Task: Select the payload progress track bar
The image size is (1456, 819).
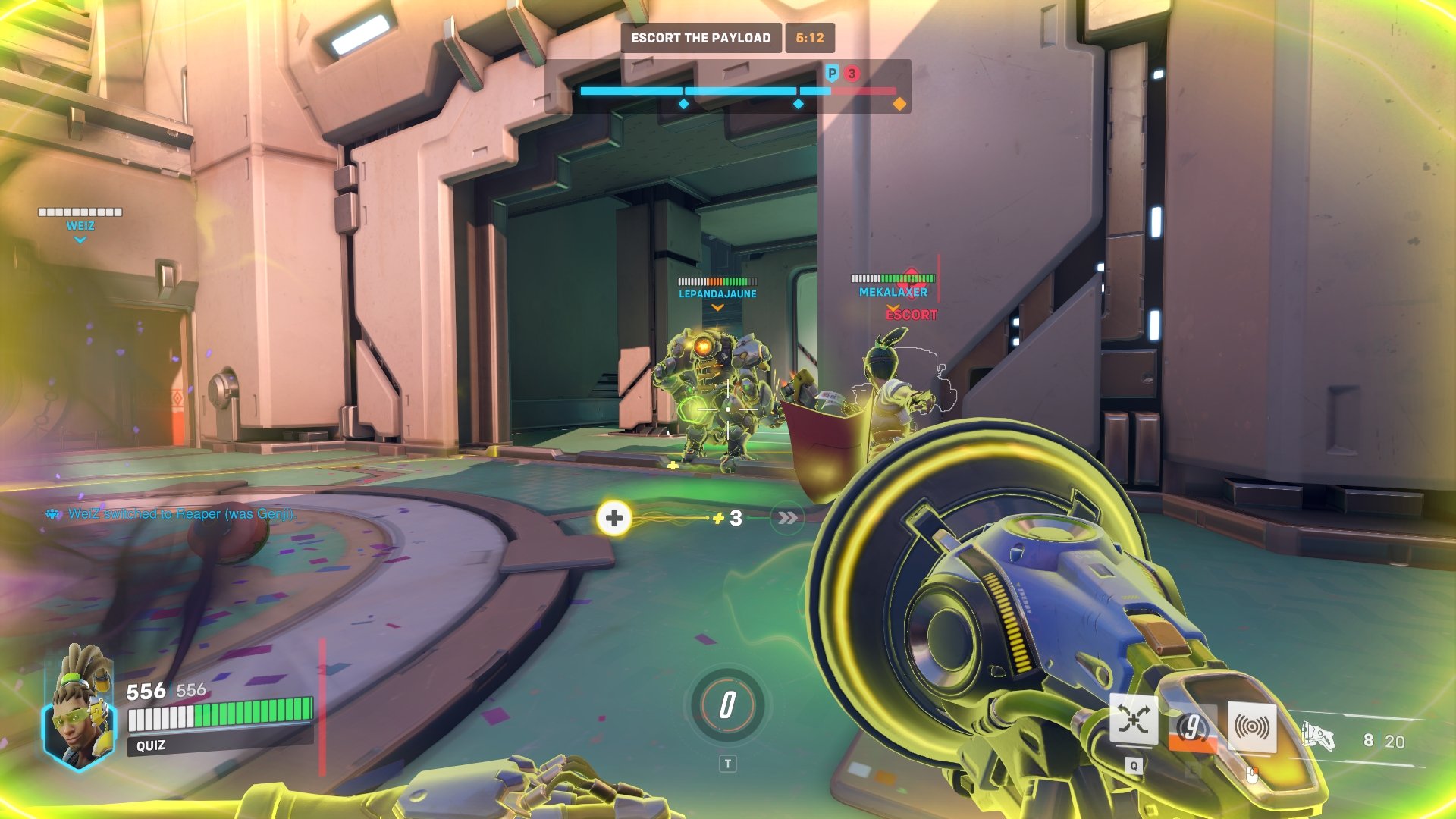Action: click(x=737, y=91)
